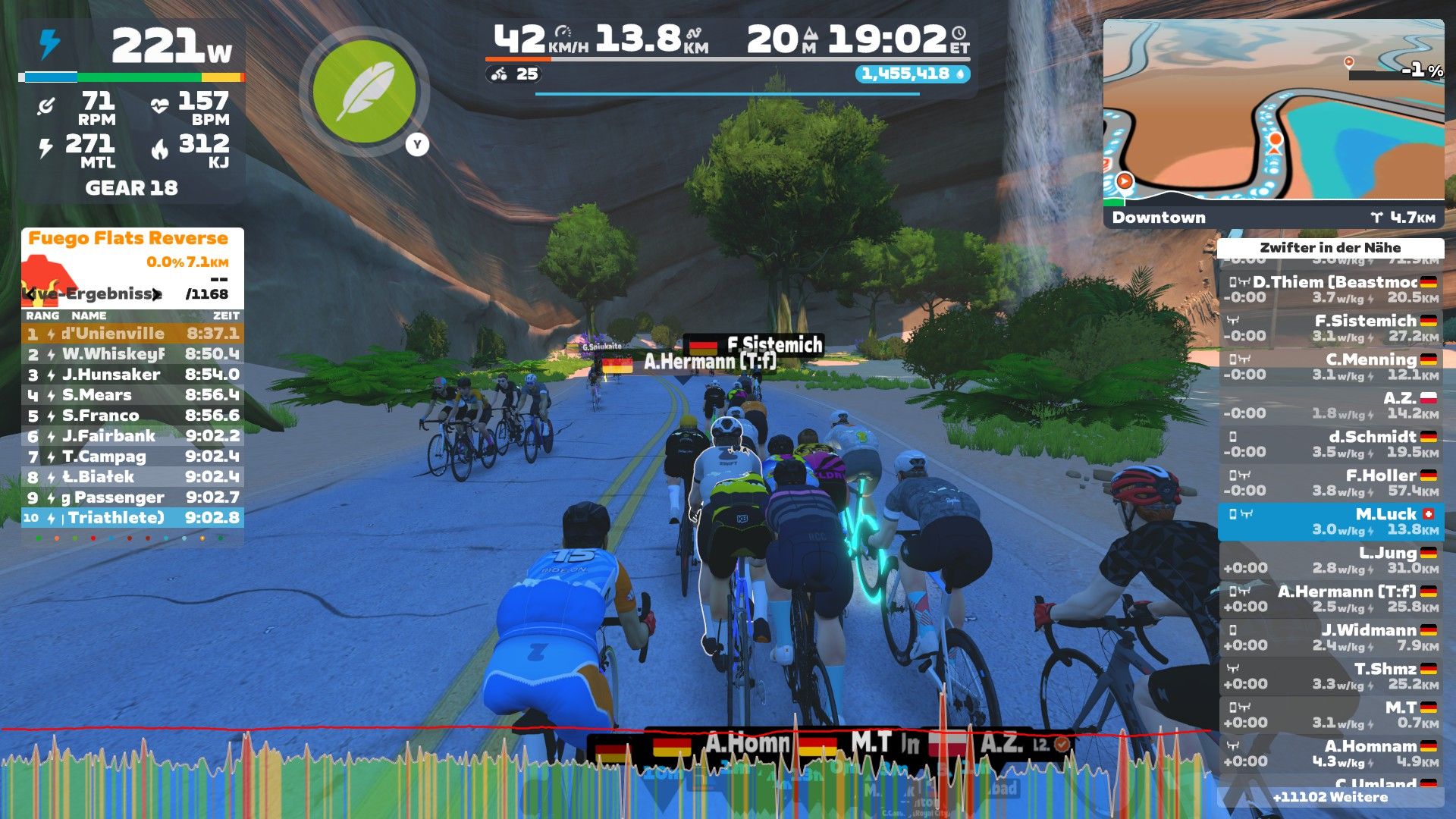Image resolution: width=1456 pixels, height=819 pixels.
Task: Open the Fuego Flats Reverse segment panel
Action: pos(128,238)
